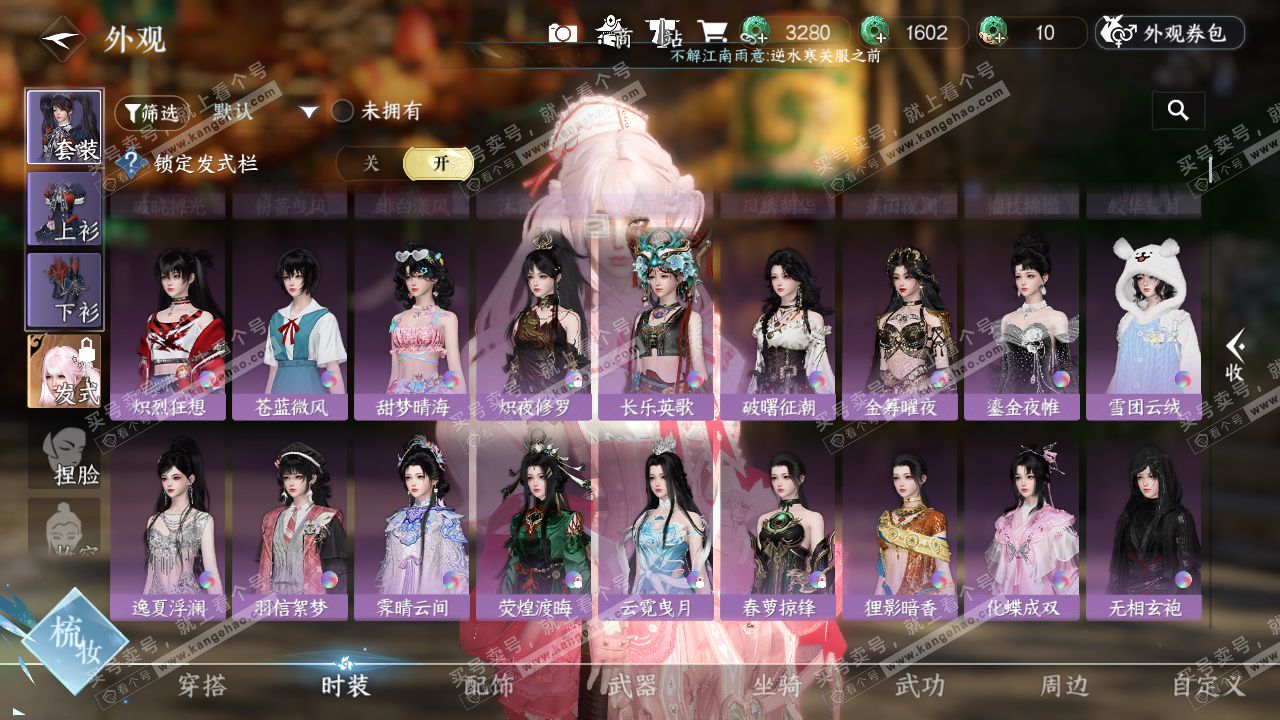The height and width of the screenshot is (720, 1280).
Task: Open the 下衫 category
Action: pos(64,290)
